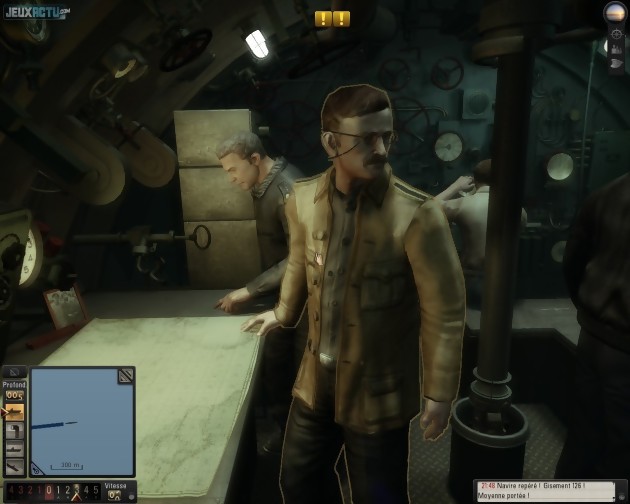Set engine telegraph to forward speed 5
The height and width of the screenshot is (504, 630).
click(x=97, y=491)
